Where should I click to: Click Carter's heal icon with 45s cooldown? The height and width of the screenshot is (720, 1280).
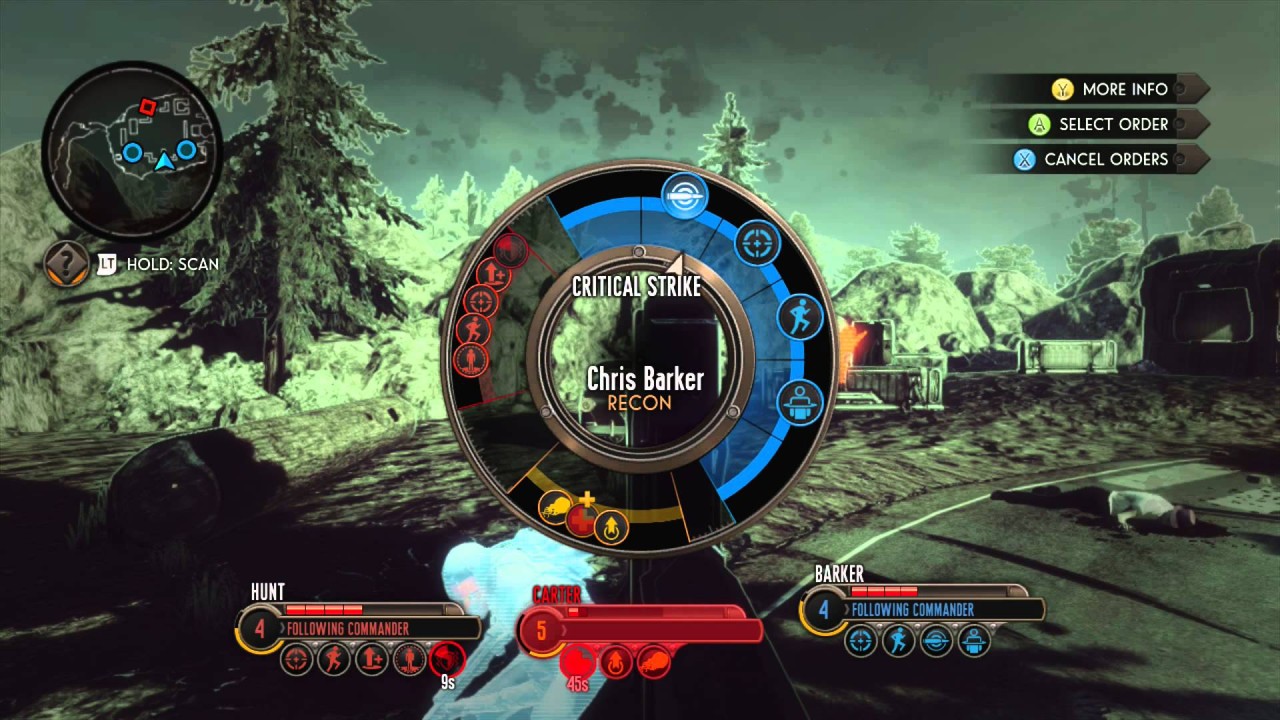[578, 661]
